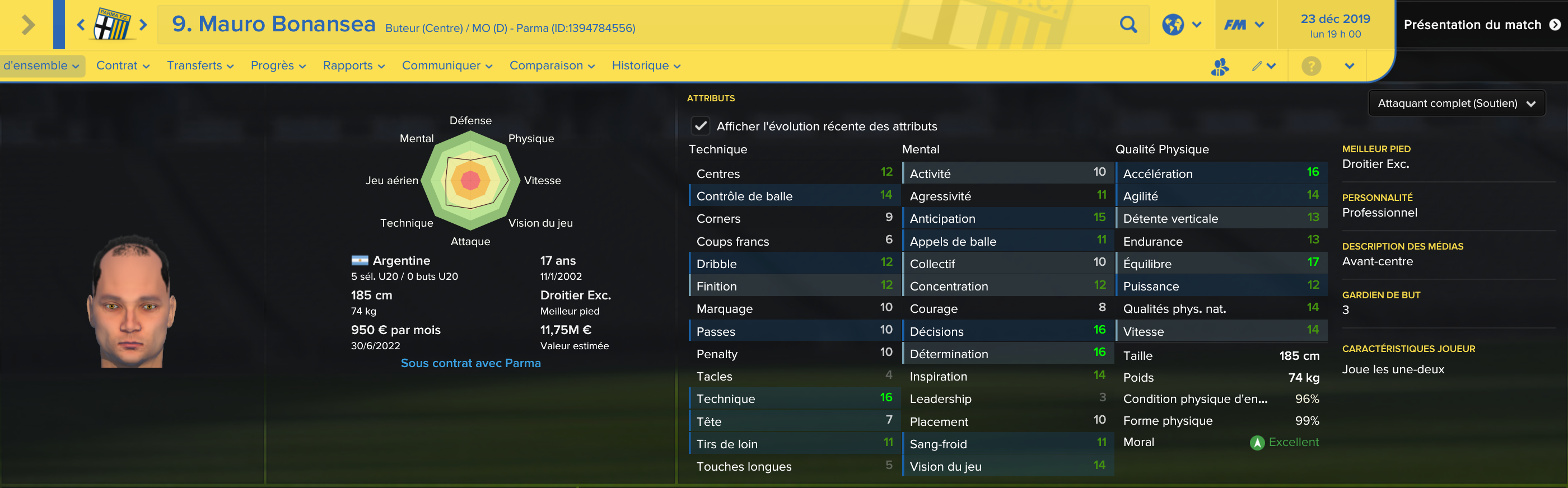
Task: Go to the next player arrow
Action: 144,25
